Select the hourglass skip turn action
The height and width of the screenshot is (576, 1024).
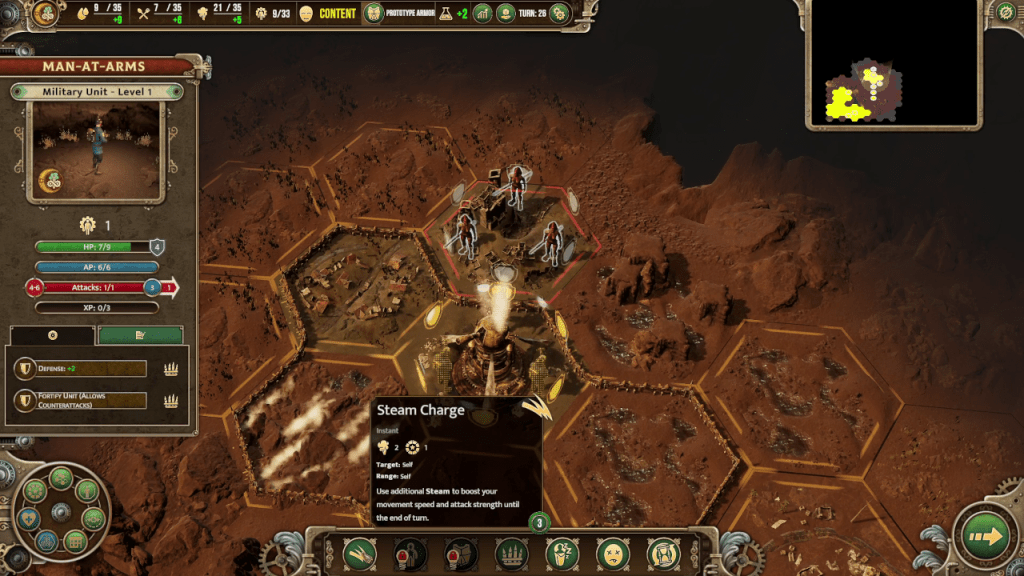point(662,553)
